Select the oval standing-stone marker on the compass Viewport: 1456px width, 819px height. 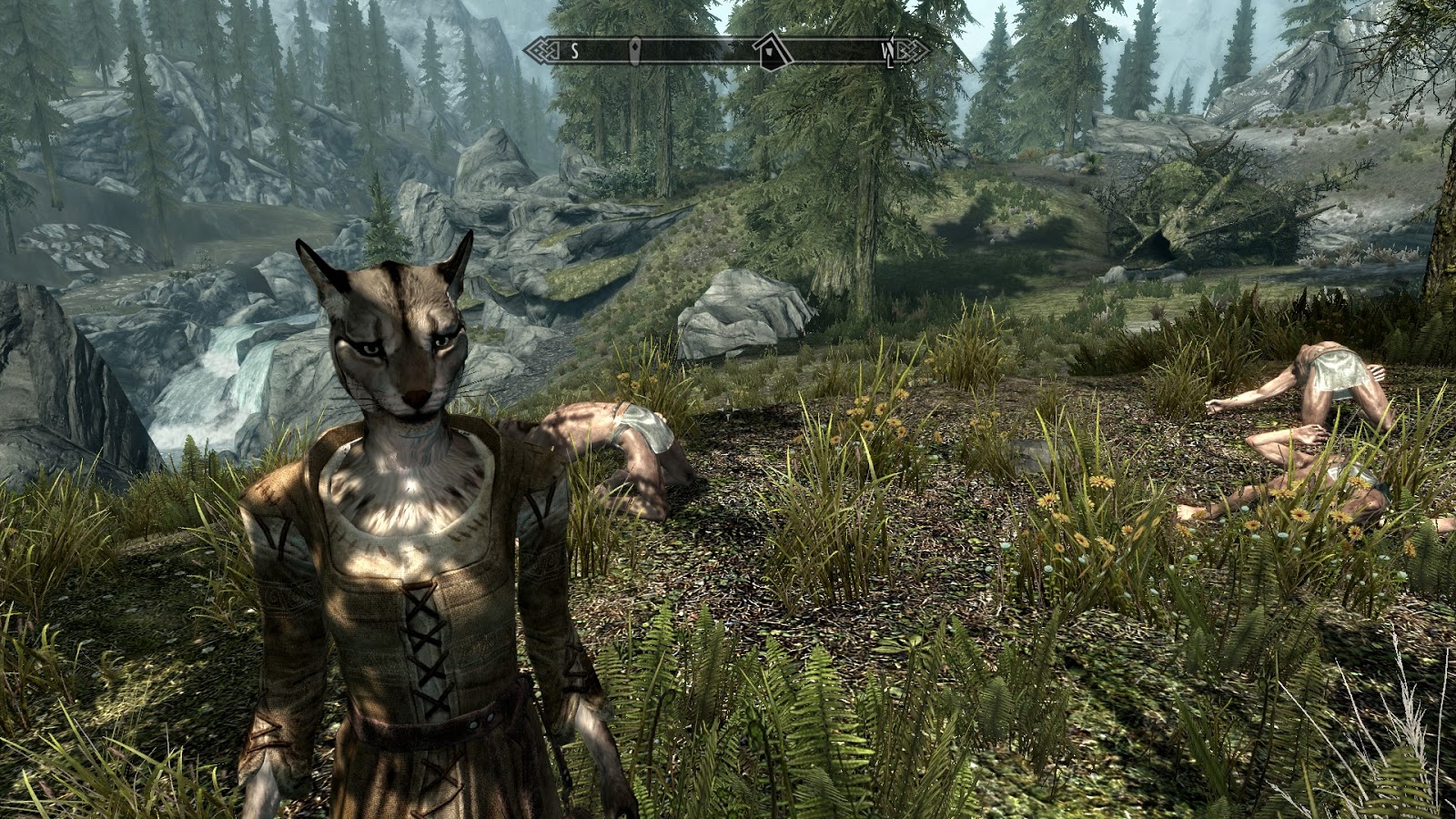(636, 51)
